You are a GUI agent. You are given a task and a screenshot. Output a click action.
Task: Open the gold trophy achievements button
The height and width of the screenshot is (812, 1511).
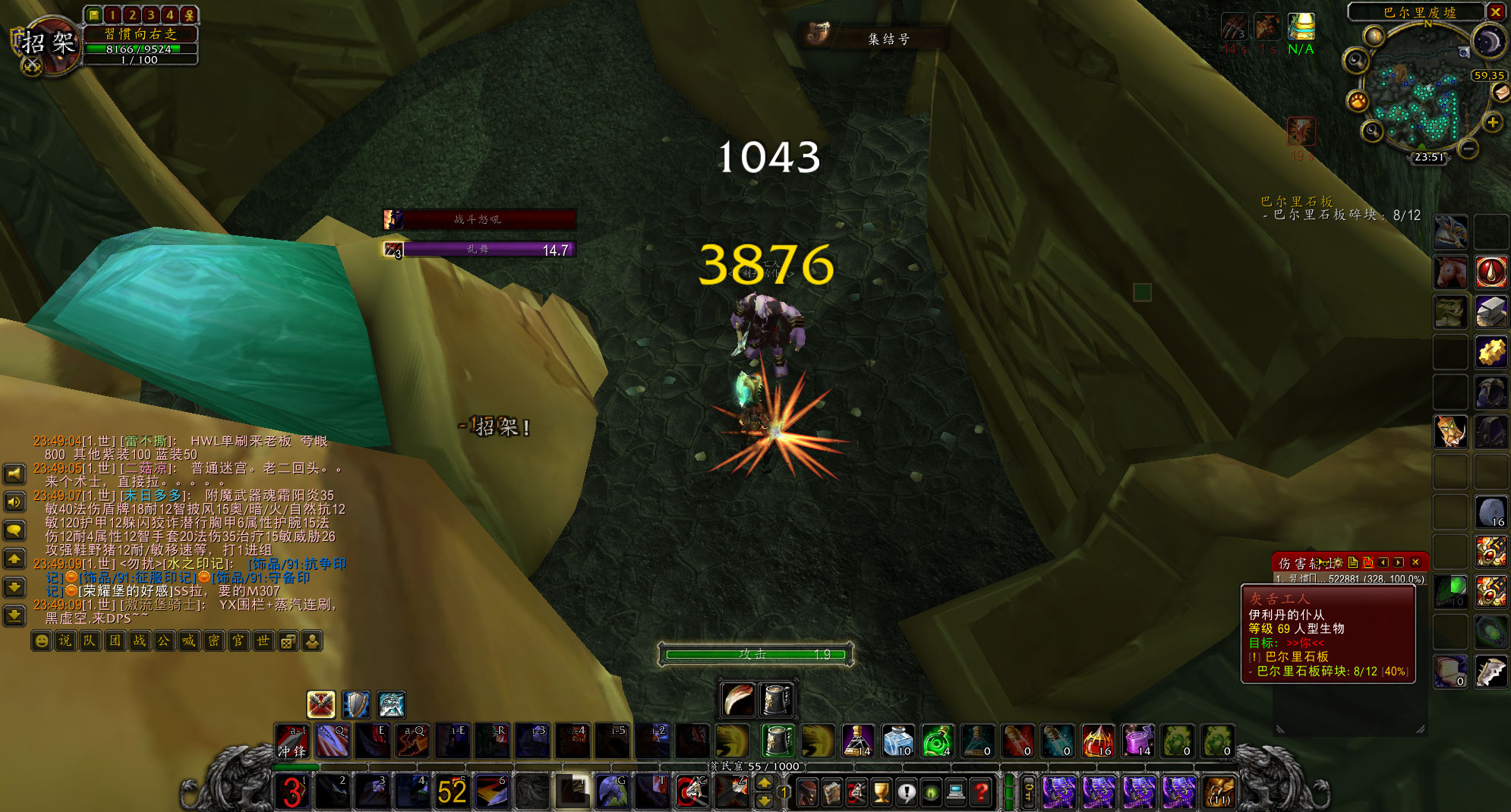click(881, 792)
